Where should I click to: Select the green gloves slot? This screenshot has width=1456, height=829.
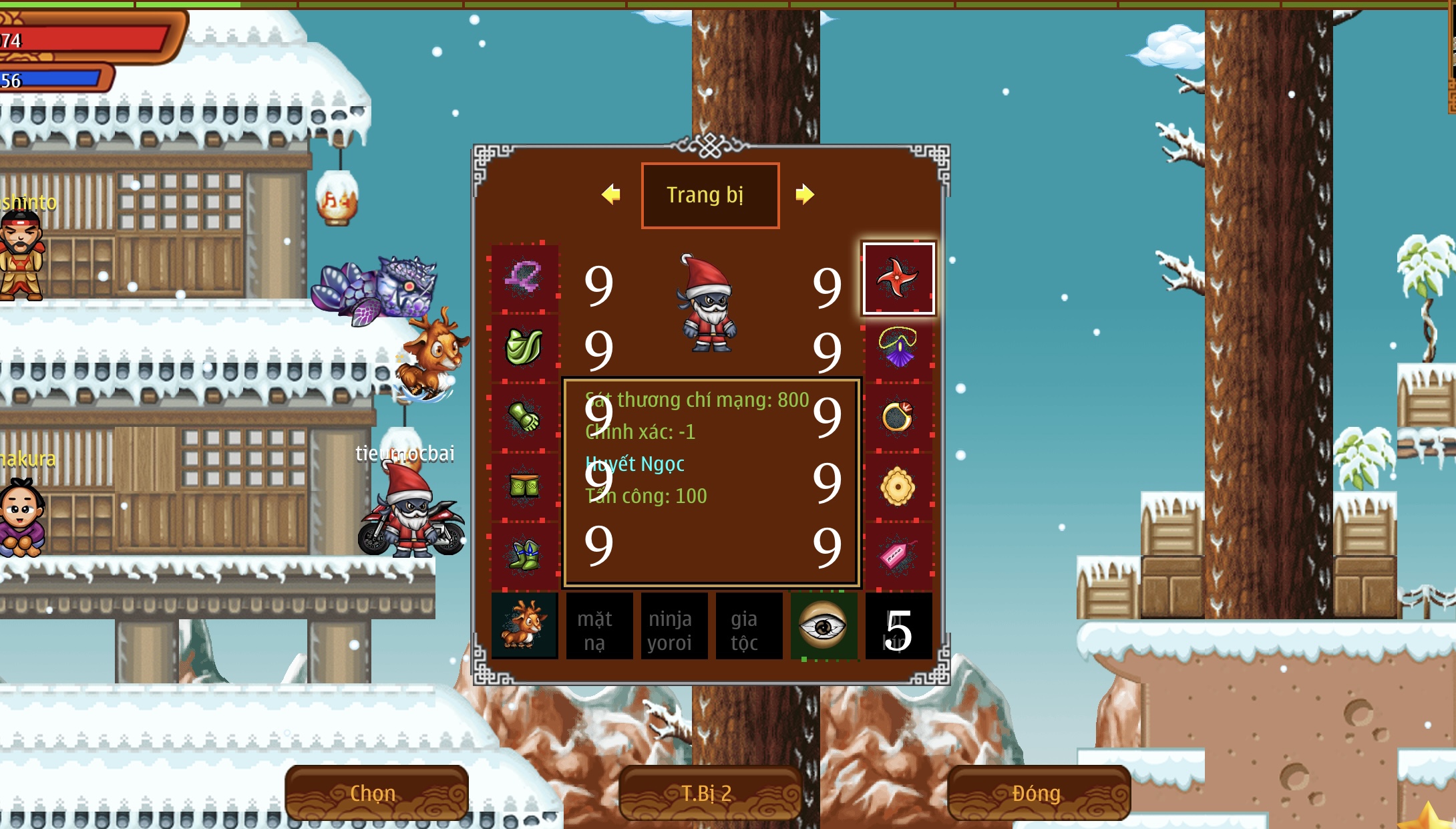coord(524,417)
